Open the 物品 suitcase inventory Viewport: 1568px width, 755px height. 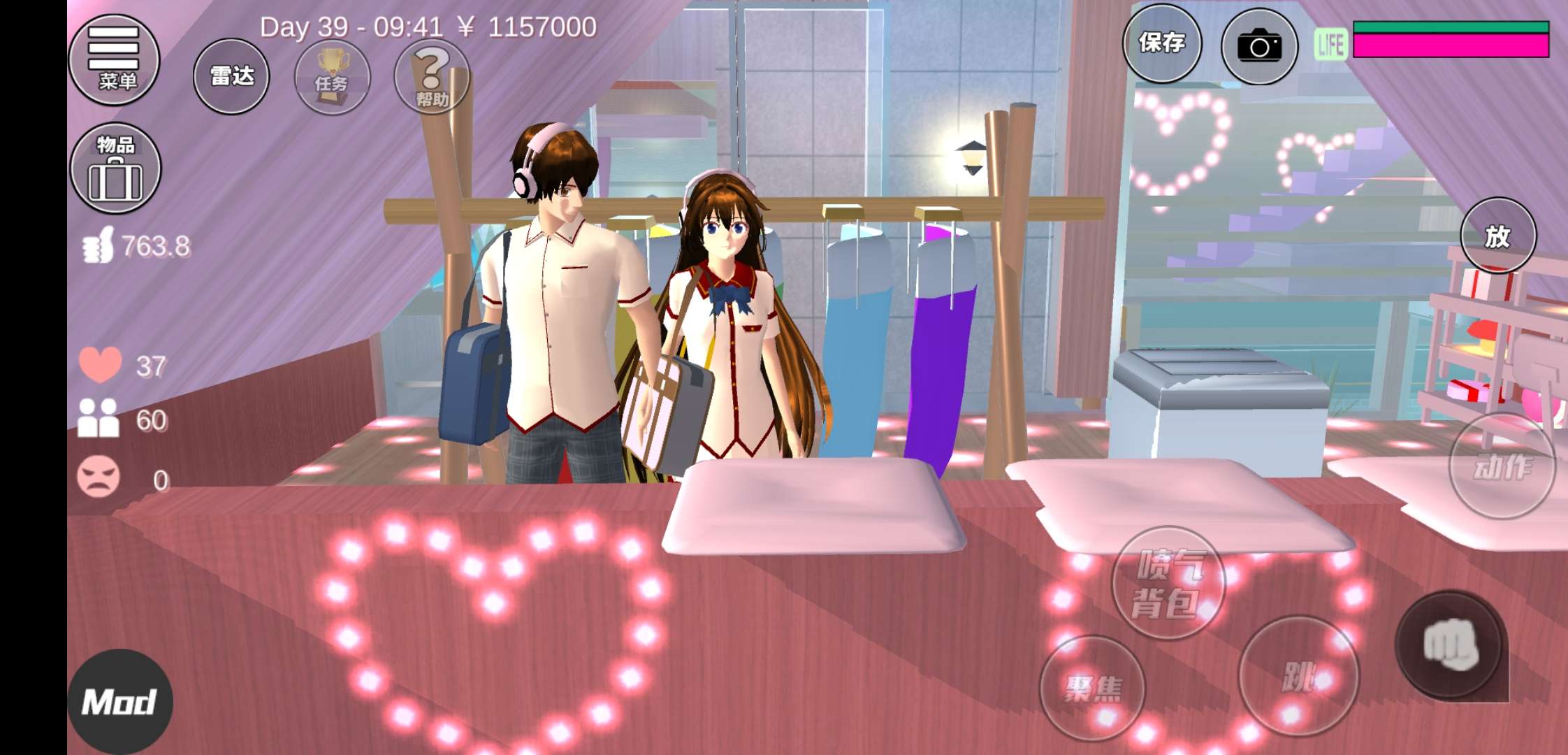point(115,168)
